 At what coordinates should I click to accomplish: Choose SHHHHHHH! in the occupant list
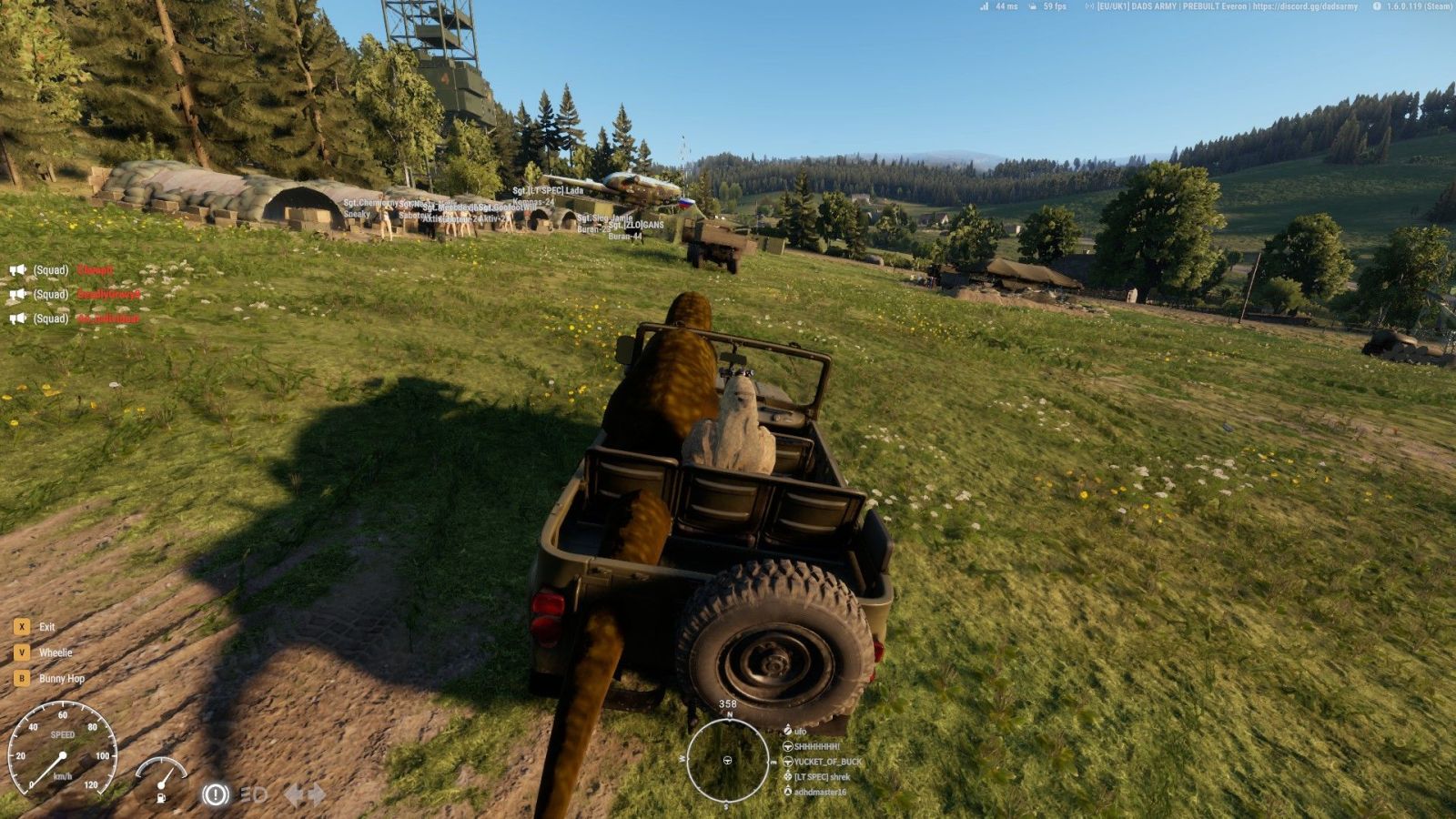point(816,746)
